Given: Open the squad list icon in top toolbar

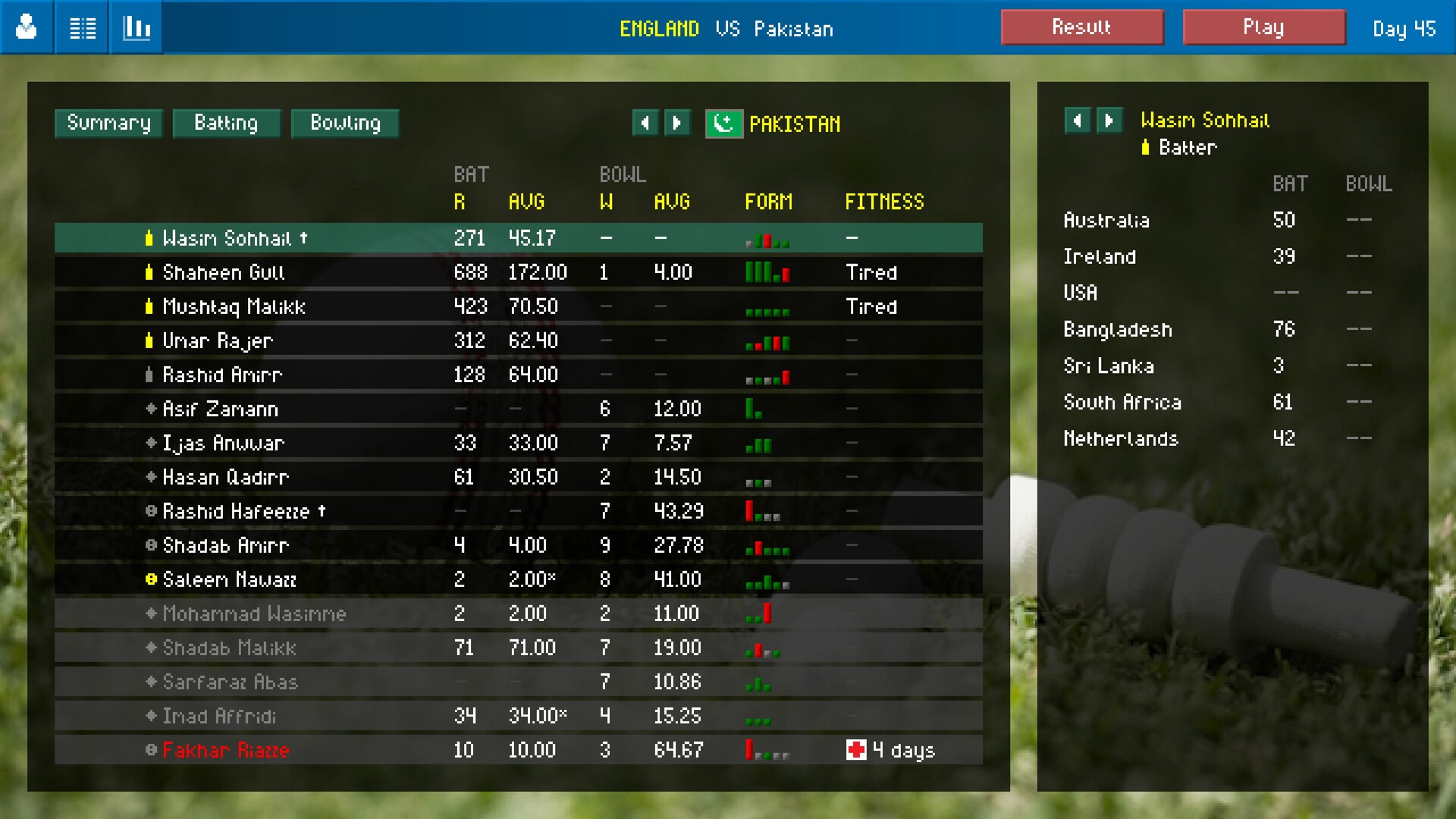Looking at the screenshot, I should (x=82, y=27).
